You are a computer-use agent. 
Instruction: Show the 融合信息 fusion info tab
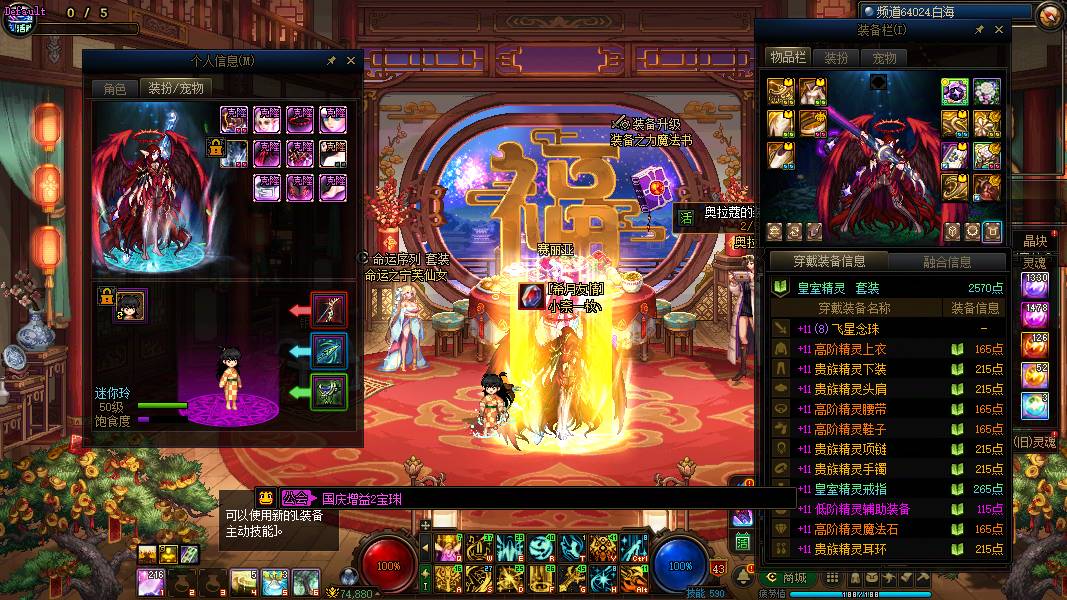(947, 262)
